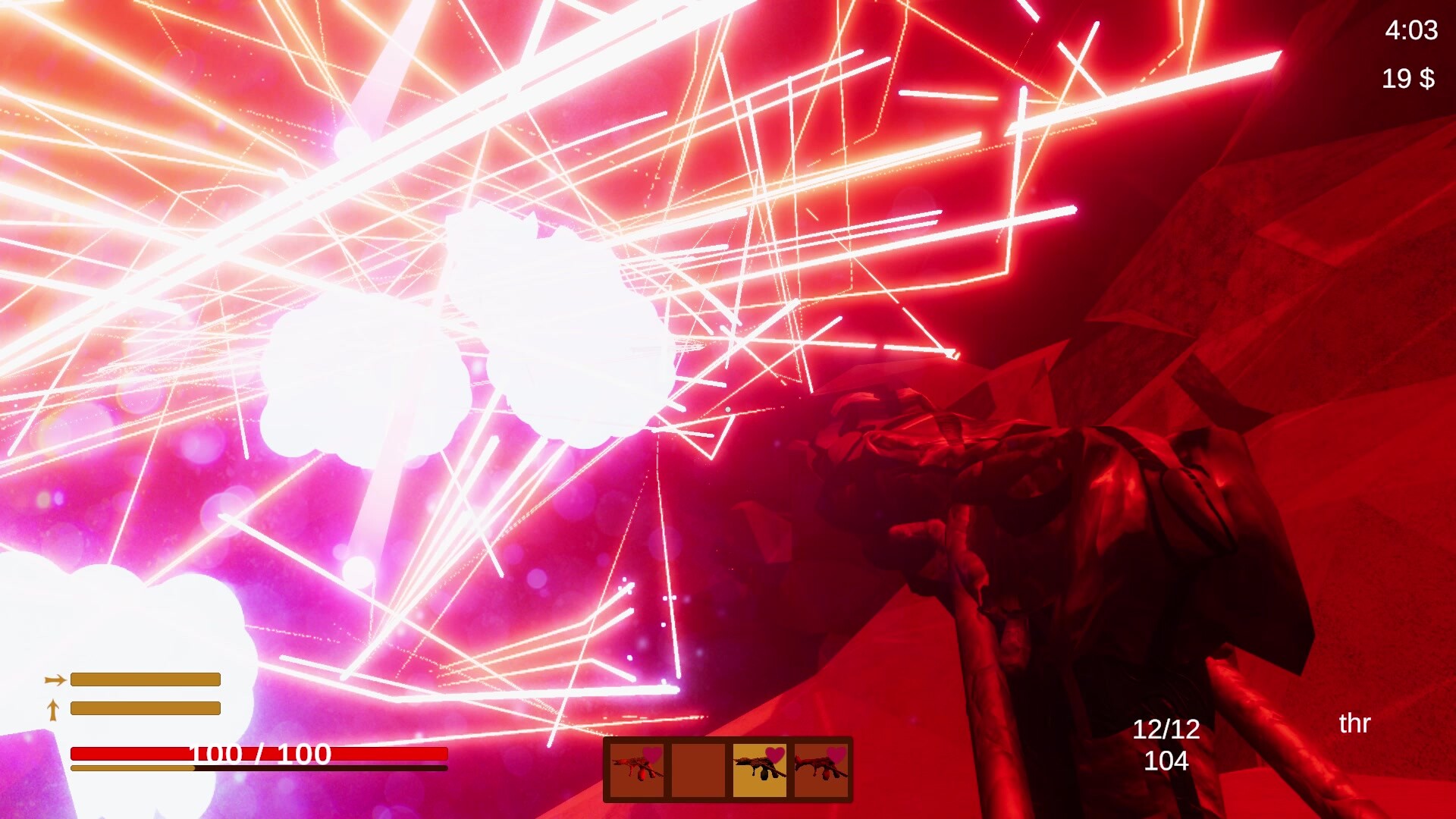Click the heart icon on the rightmost weapon
The height and width of the screenshot is (819, 1456).
[x=838, y=755]
